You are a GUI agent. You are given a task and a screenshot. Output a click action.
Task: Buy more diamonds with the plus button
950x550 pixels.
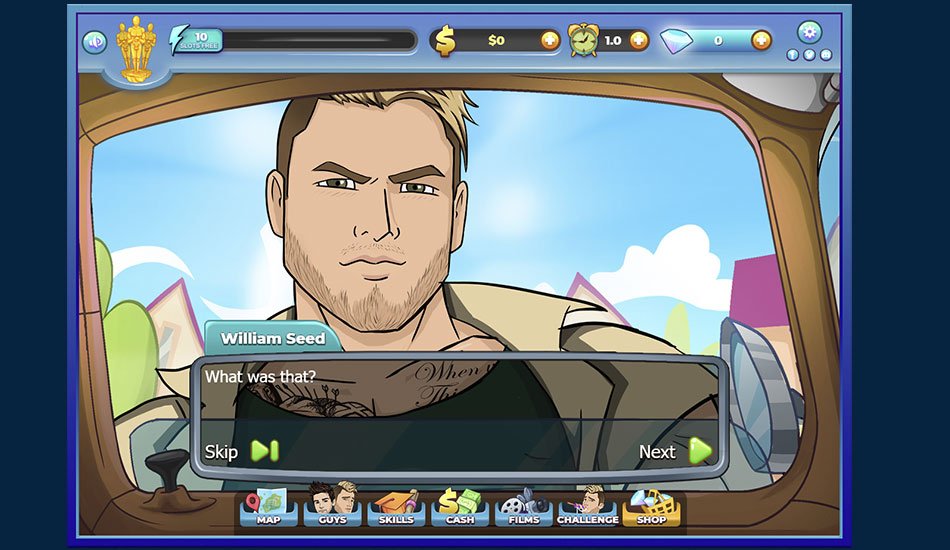click(x=761, y=41)
